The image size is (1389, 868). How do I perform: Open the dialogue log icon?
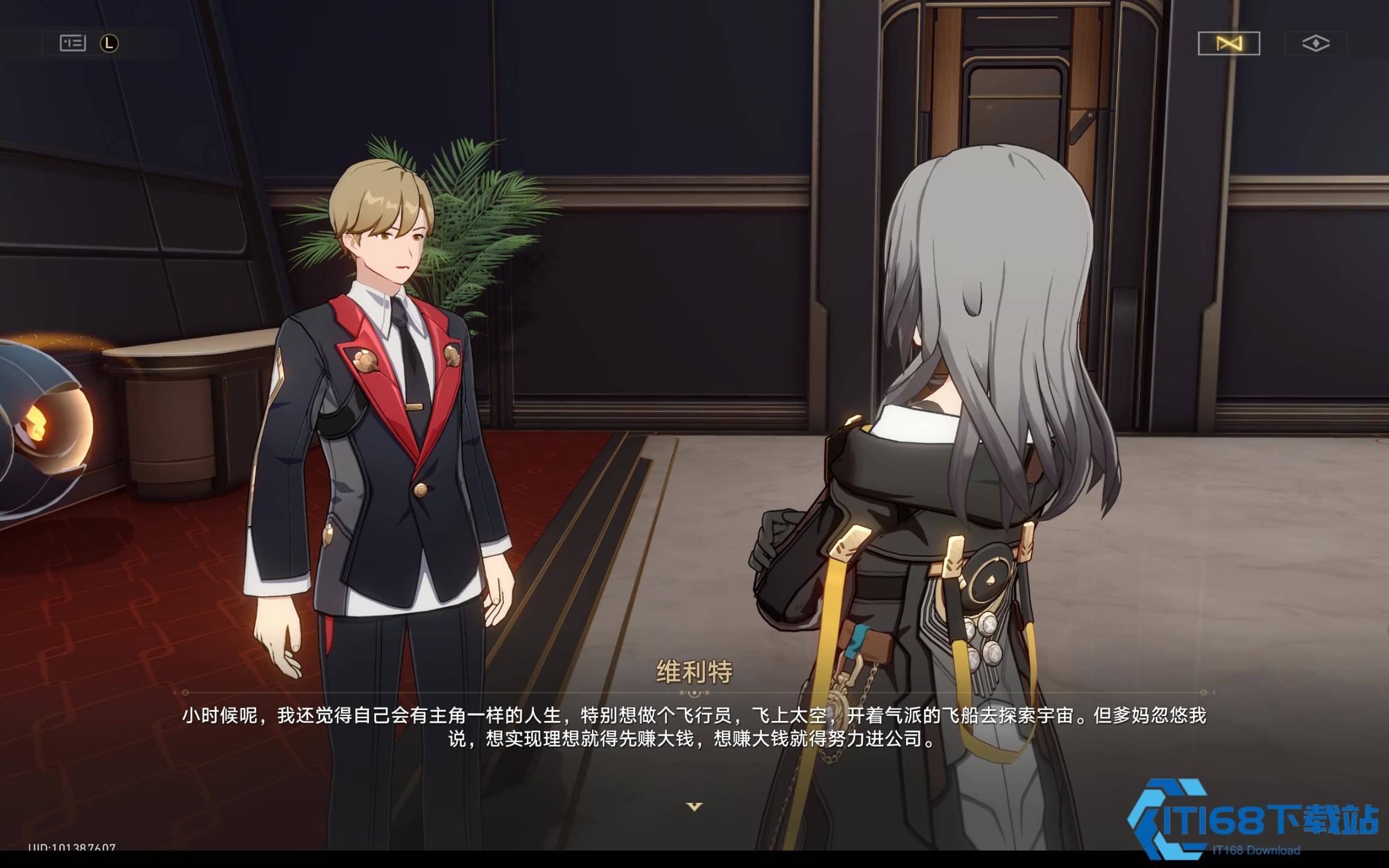pos(73,43)
